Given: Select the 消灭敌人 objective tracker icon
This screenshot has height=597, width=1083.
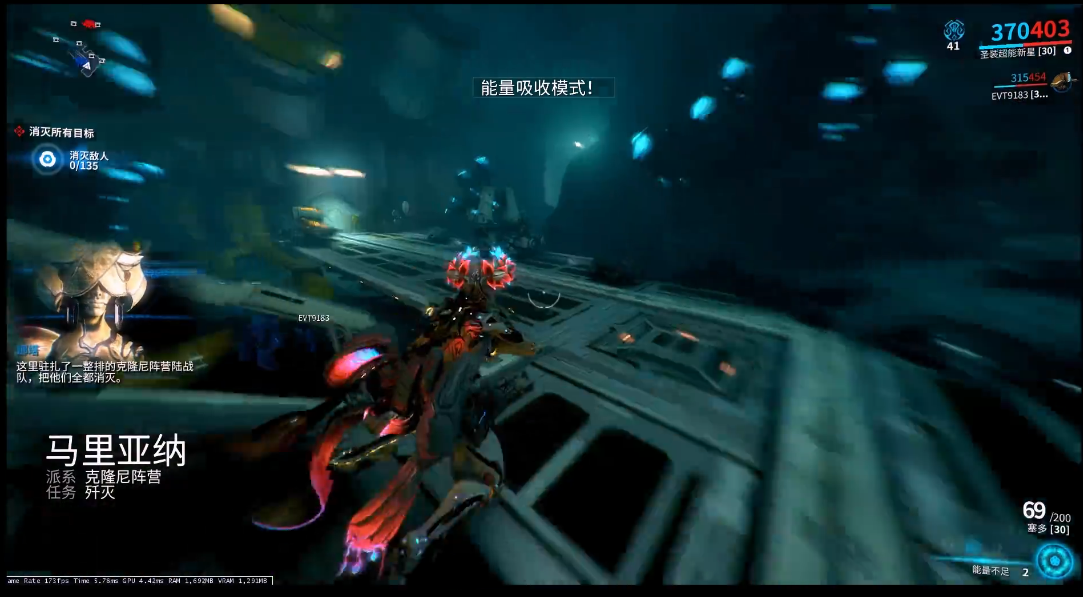Looking at the screenshot, I should pos(47,158).
